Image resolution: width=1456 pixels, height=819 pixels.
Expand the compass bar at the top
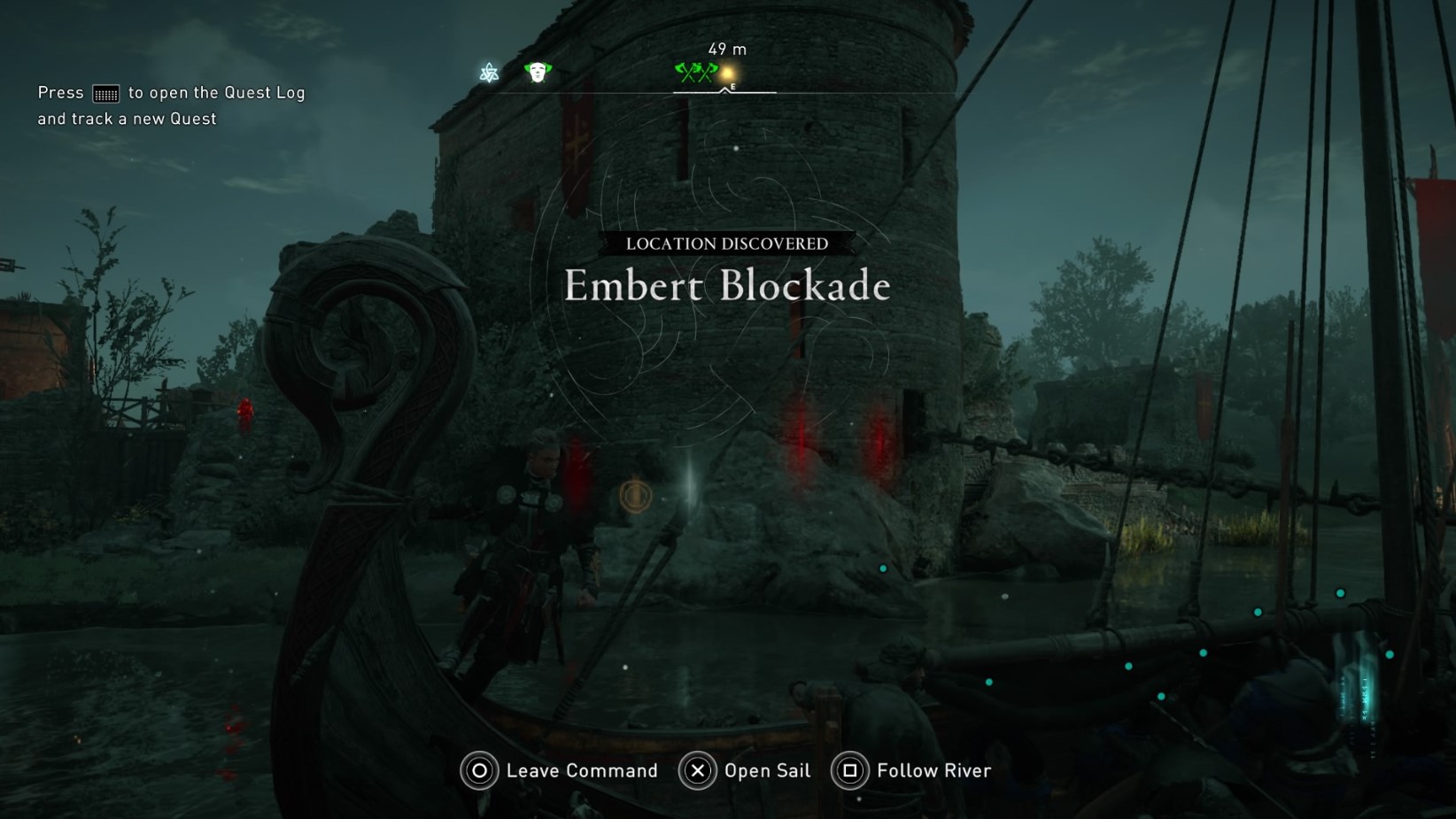pyautogui.click(x=724, y=90)
